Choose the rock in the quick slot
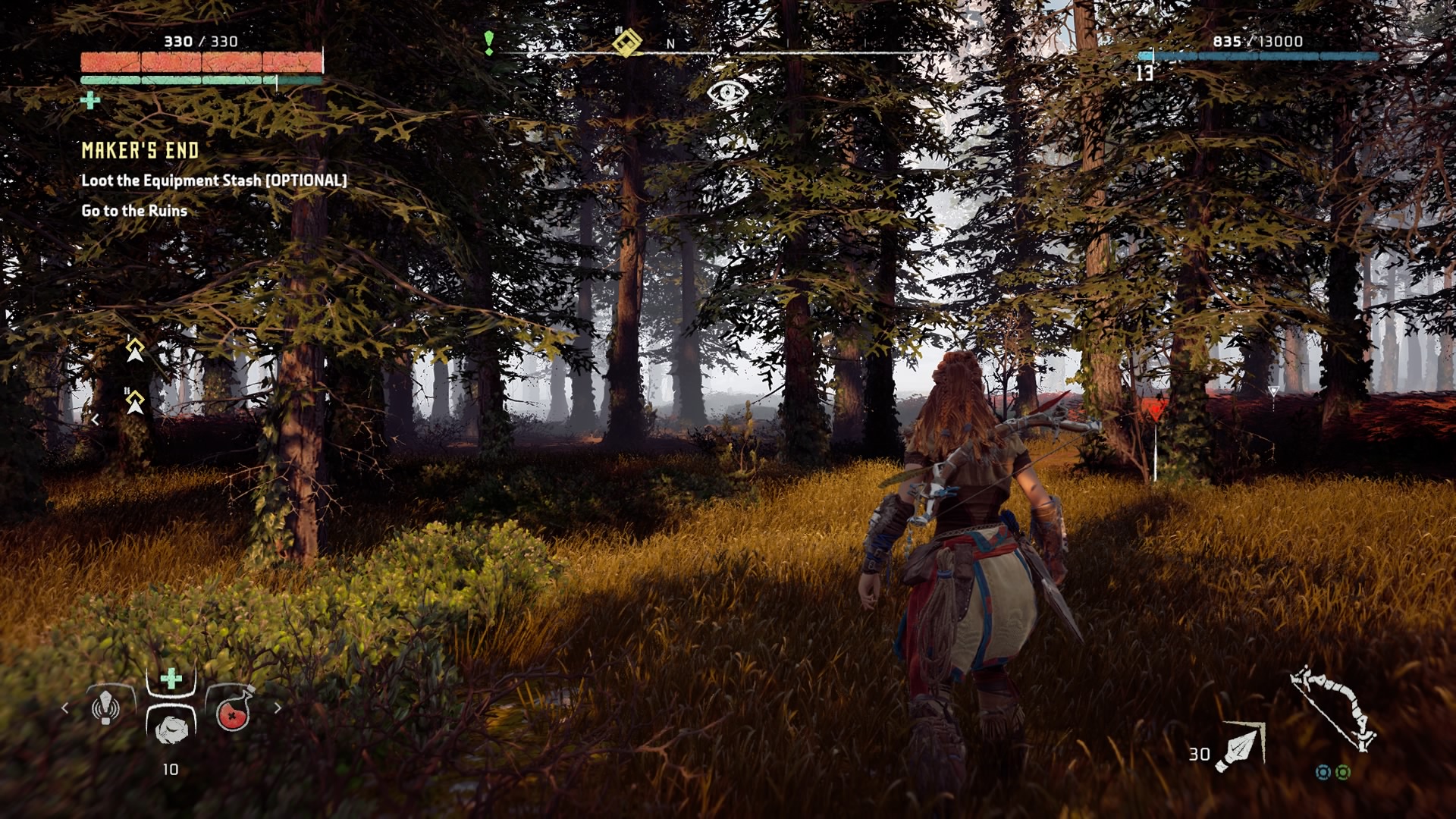Screen dimensions: 1456x819 point(171,729)
